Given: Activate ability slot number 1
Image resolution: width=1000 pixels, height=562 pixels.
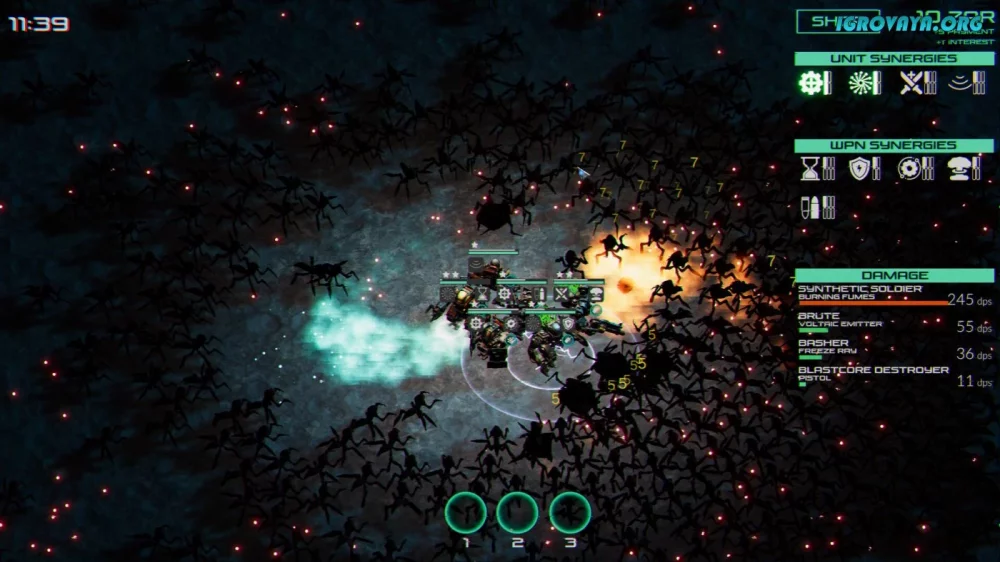Looking at the screenshot, I should click(x=465, y=513).
